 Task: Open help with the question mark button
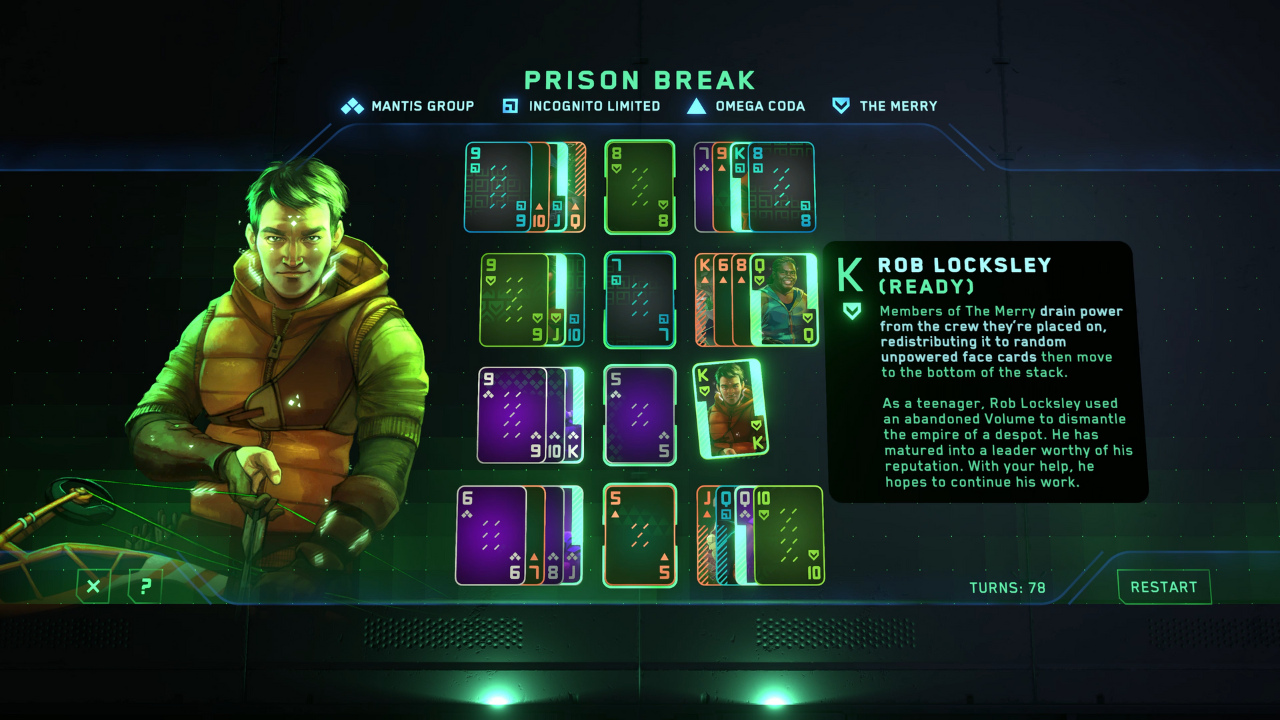145,586
